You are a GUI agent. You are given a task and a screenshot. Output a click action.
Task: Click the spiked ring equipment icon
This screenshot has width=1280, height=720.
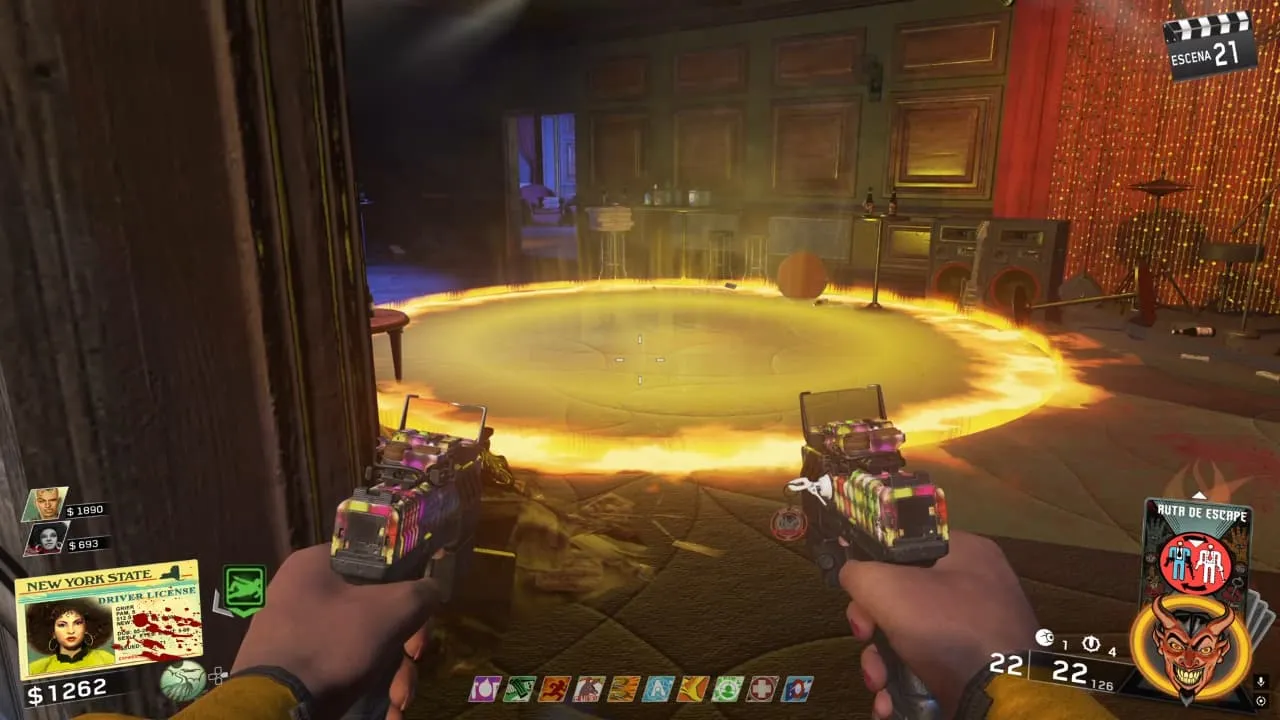click(x=1091, y=645)
